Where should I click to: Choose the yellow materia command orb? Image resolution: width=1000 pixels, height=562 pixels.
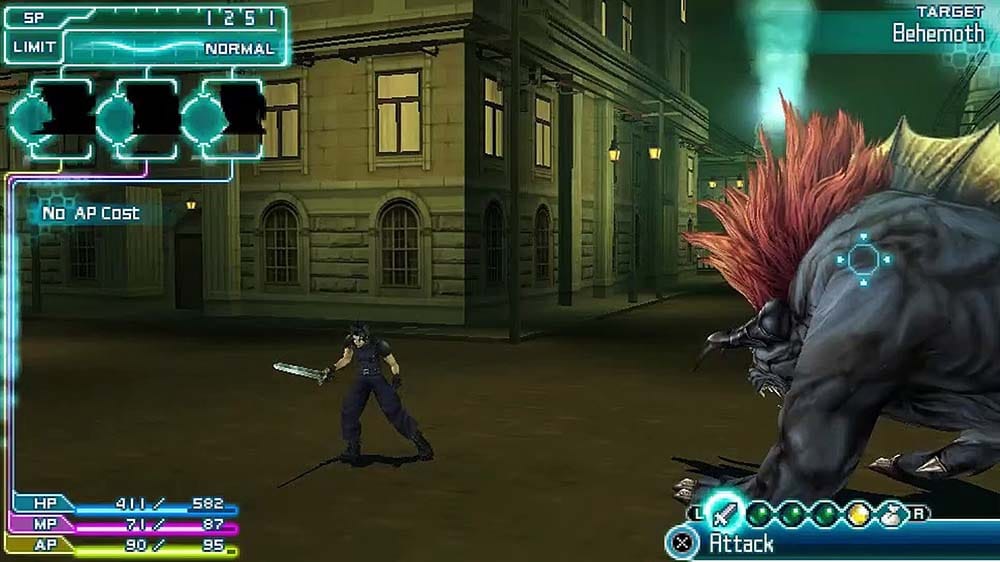coord(859,513)
